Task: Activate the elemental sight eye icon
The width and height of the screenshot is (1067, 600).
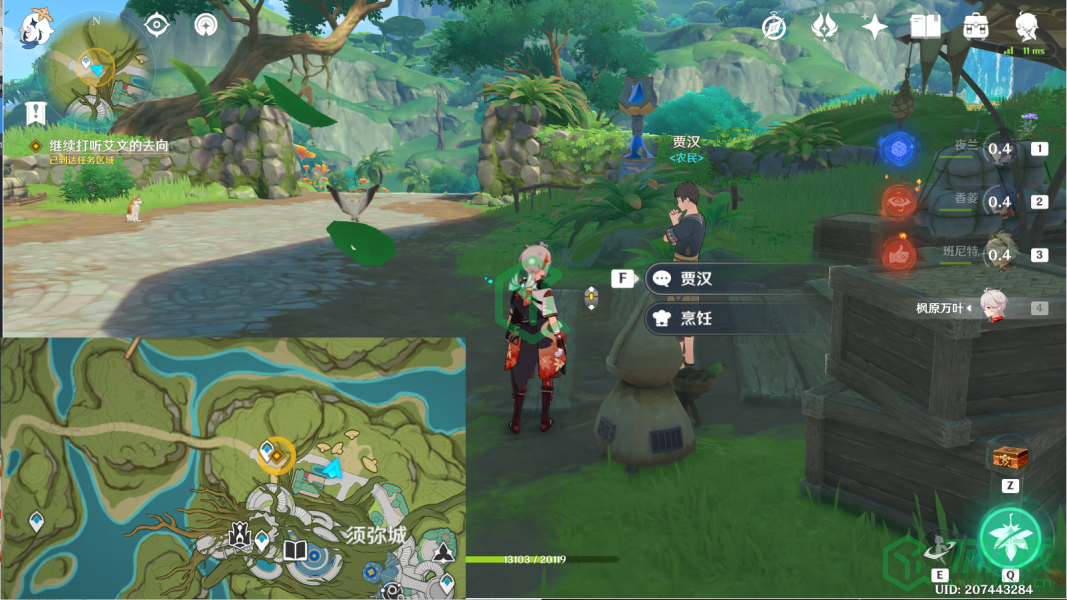Action: 157,25
